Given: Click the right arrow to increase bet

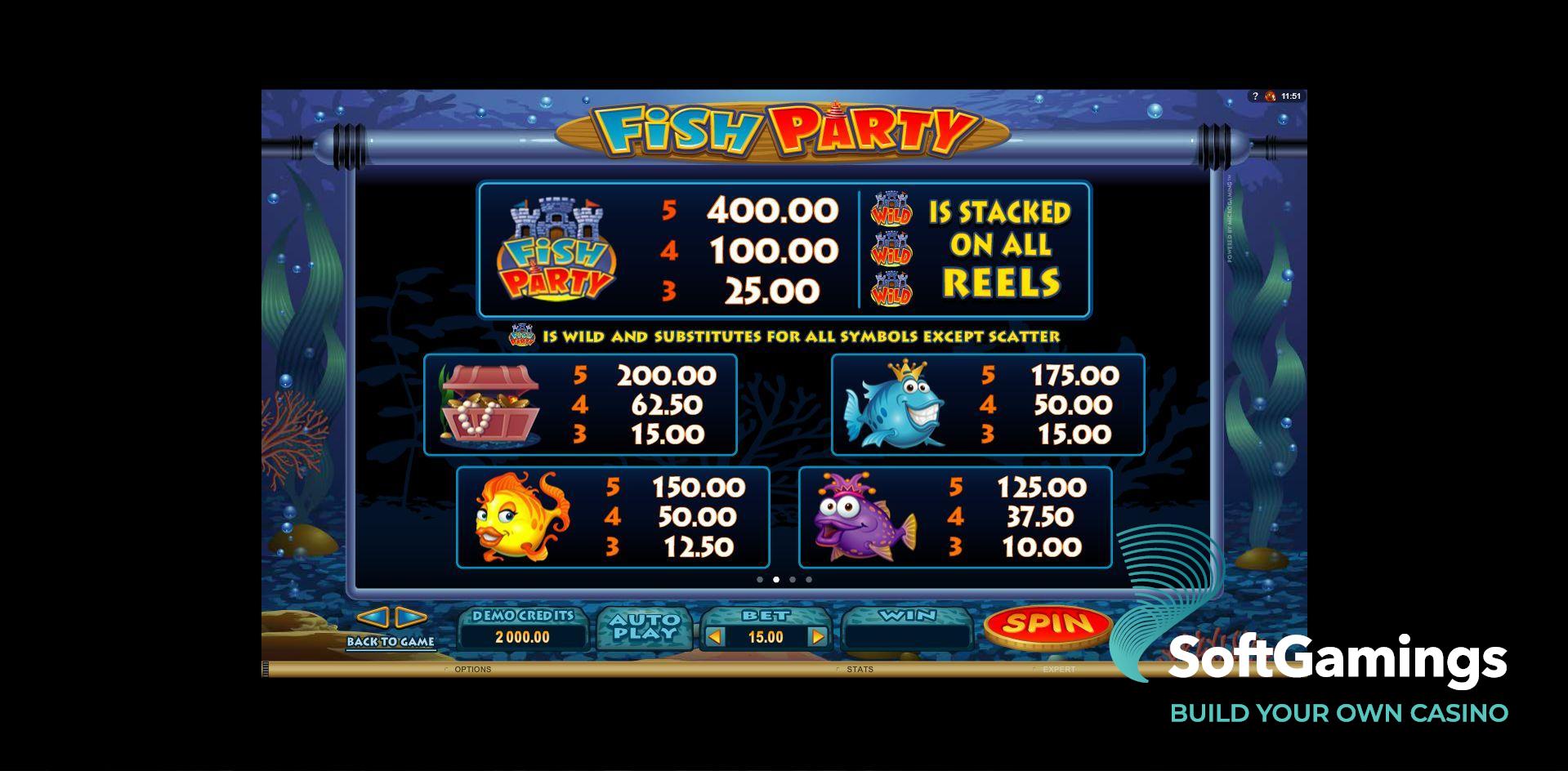Looking at the screenshot, I should 818,636.
